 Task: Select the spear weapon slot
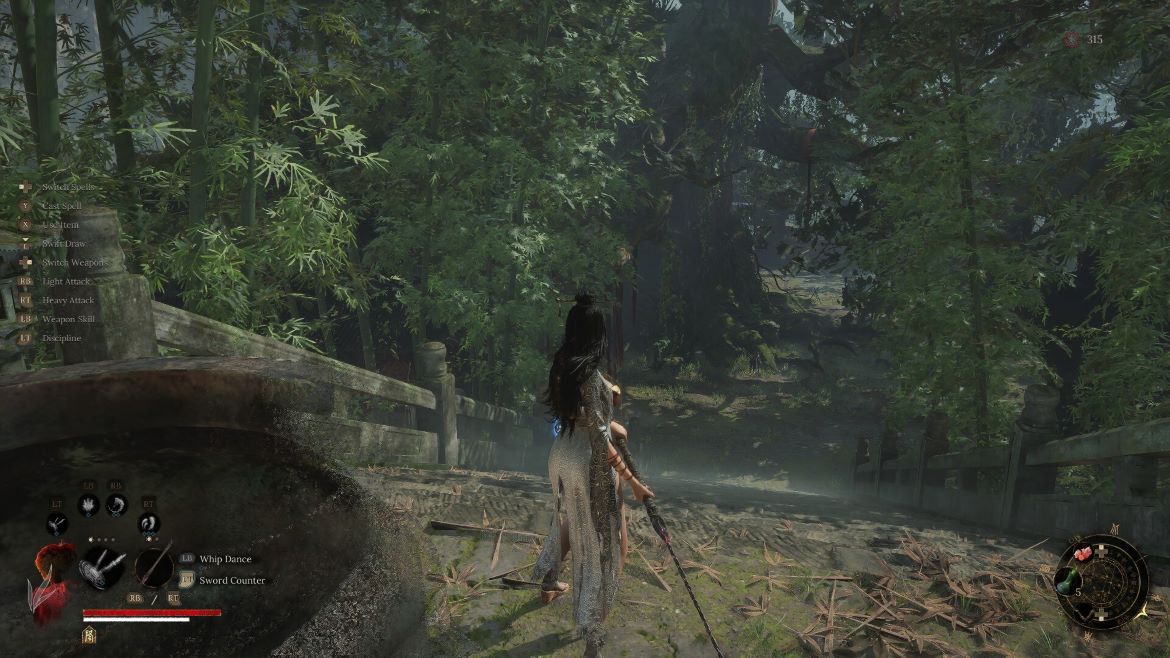(x=153, y=567)
